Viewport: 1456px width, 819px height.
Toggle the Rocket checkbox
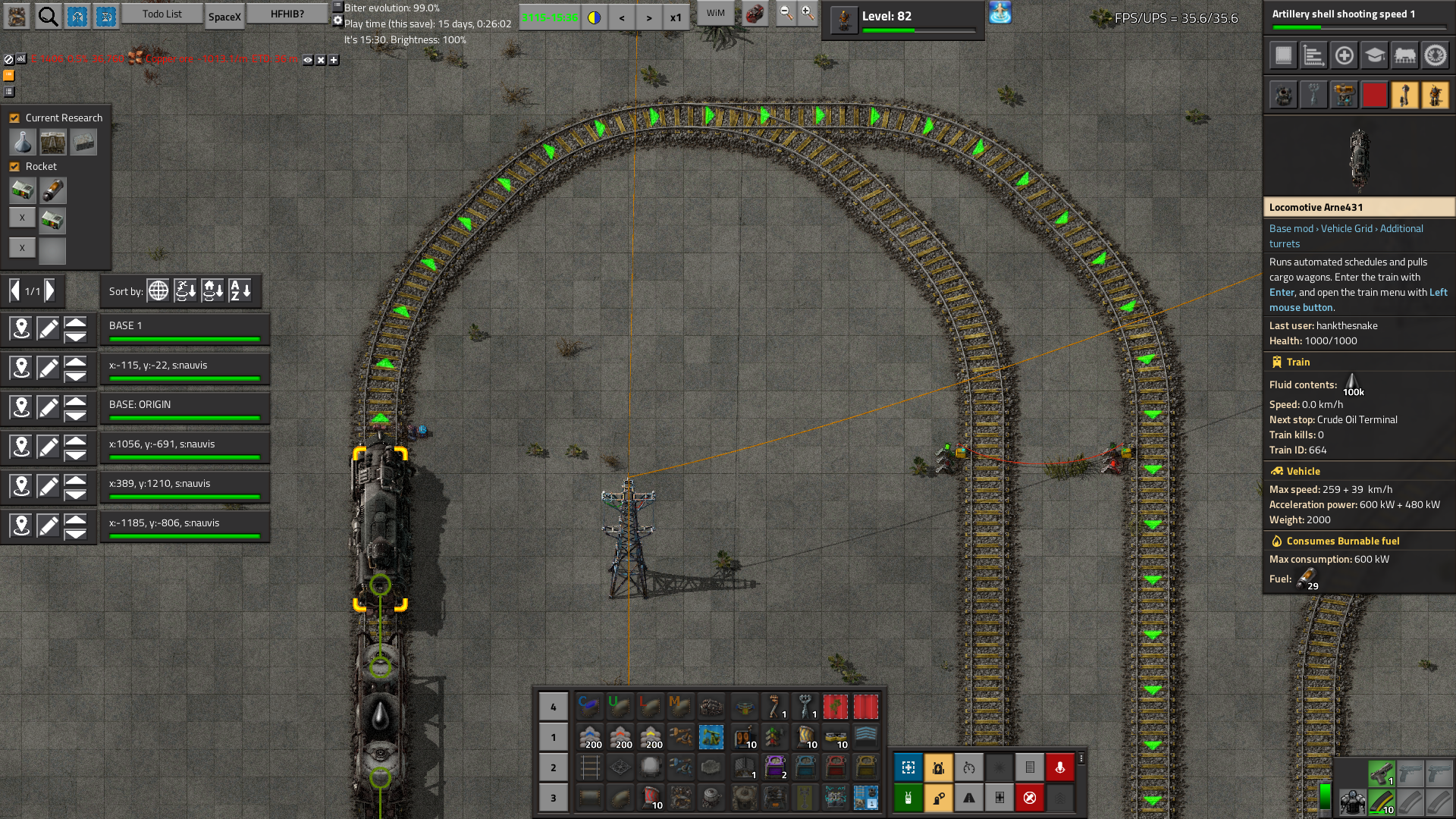coord(14,167)
